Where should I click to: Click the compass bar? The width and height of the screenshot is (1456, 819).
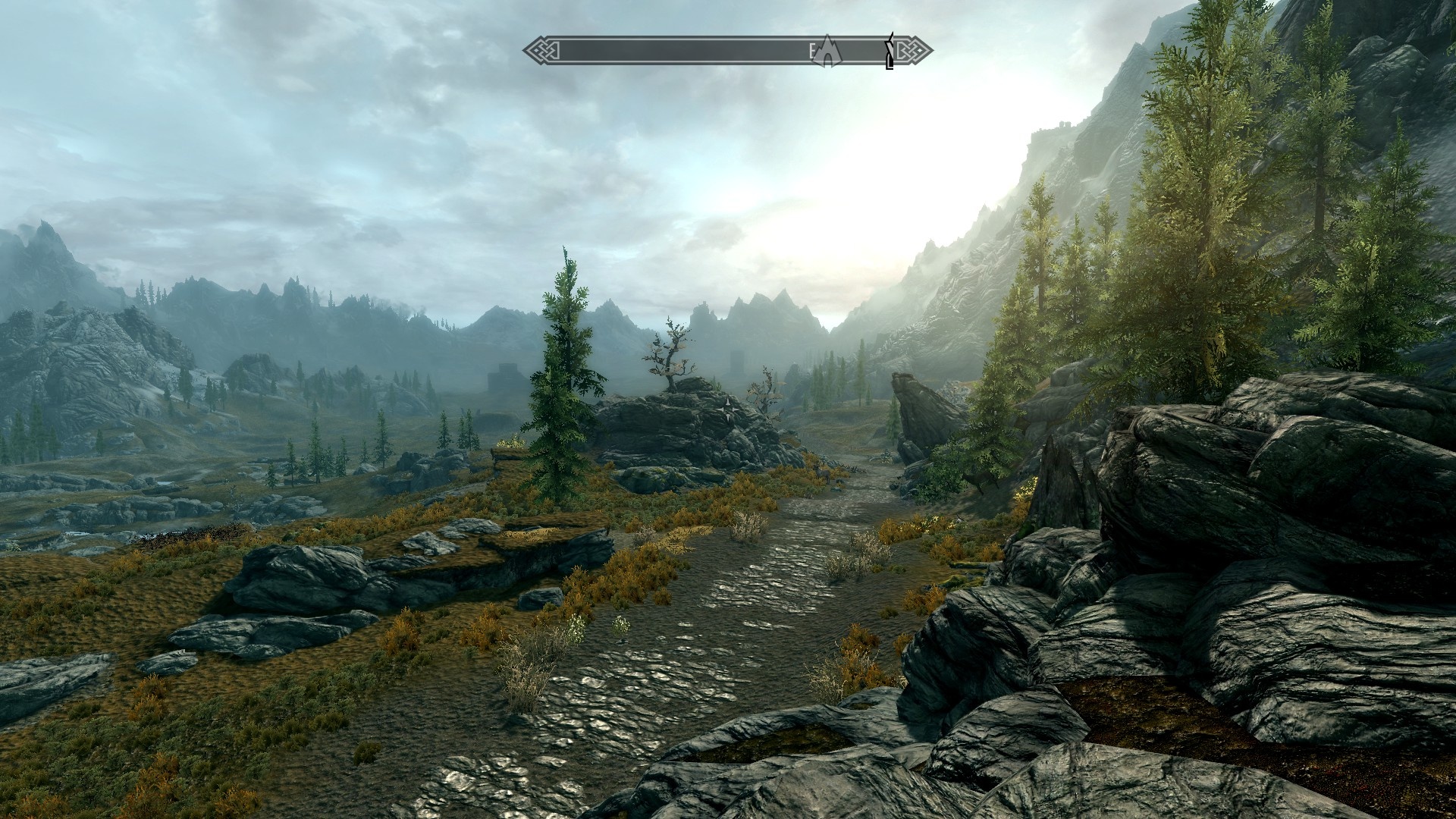682,52
